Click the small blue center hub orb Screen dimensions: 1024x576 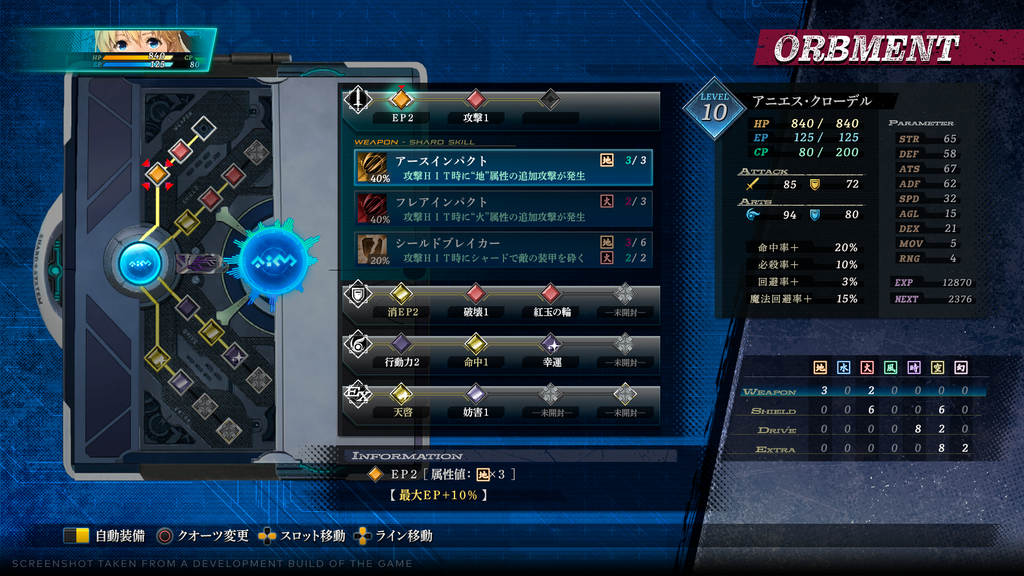pyautogui.click(x=139, y=263)
